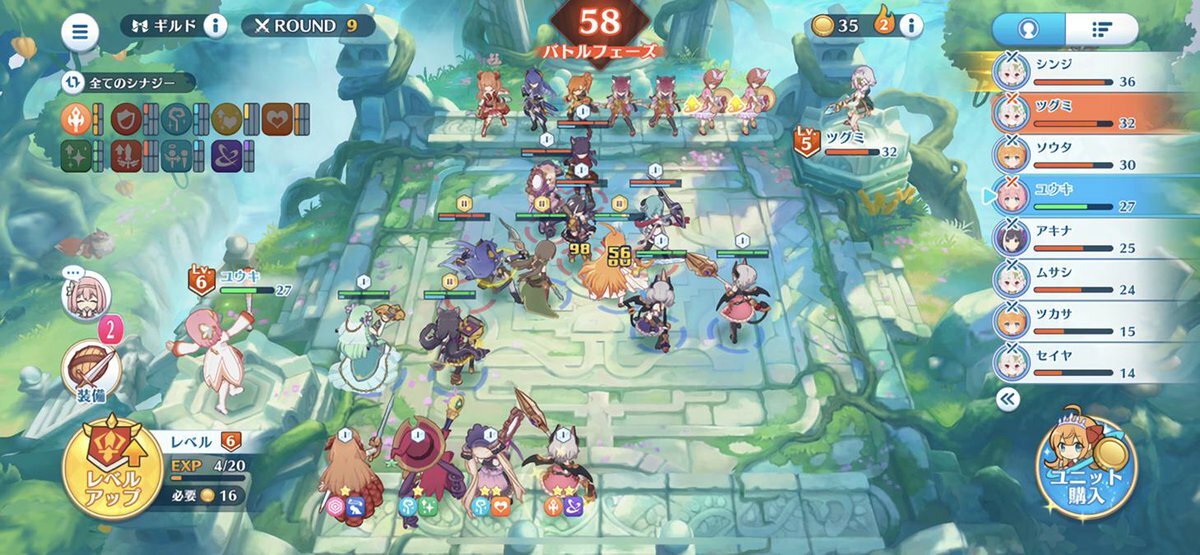The image size is (1200, 555).
Task: Switch to the list view tab
Action: point(1101,29)
